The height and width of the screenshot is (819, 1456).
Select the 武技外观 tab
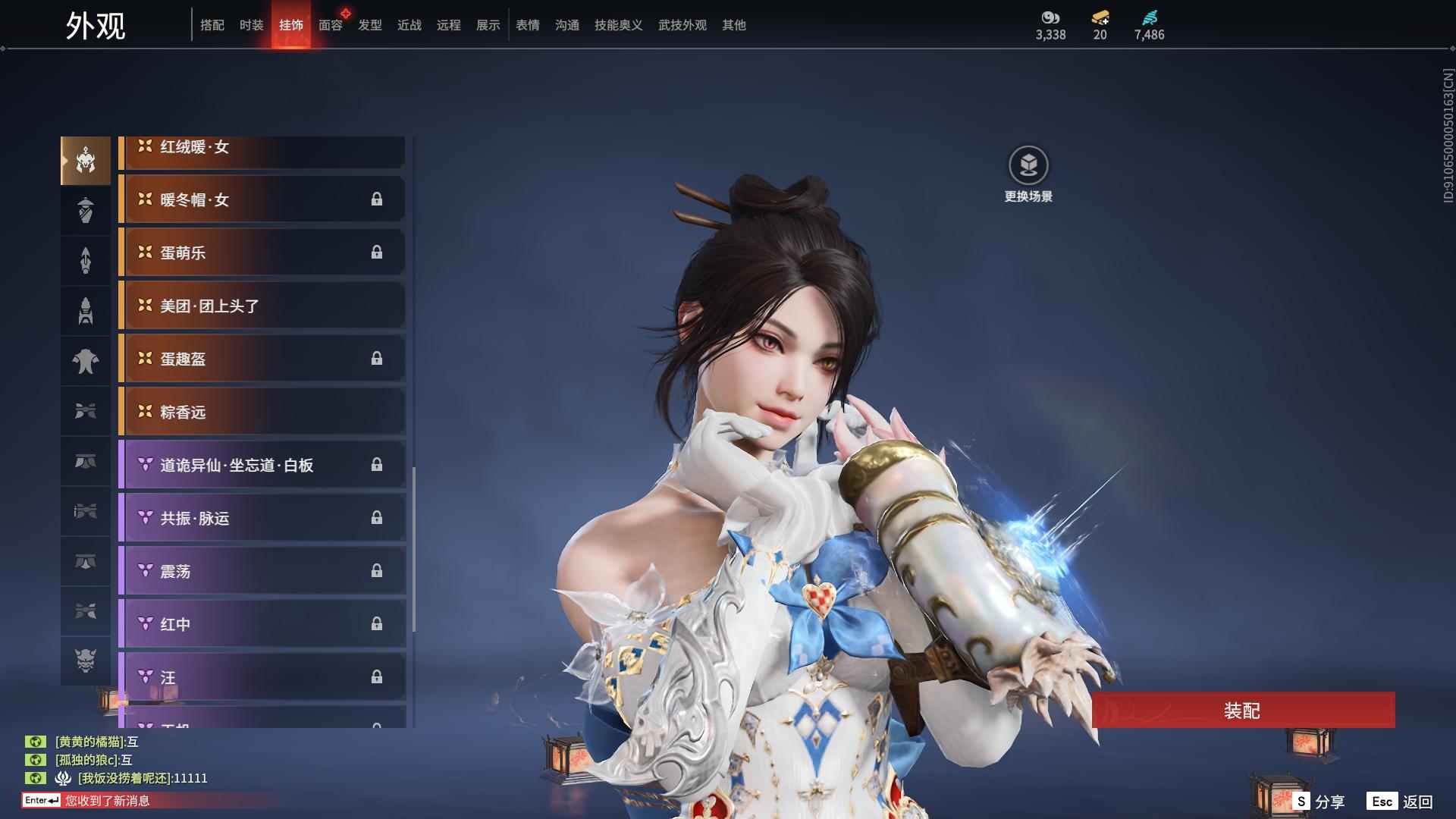[682, 25]
